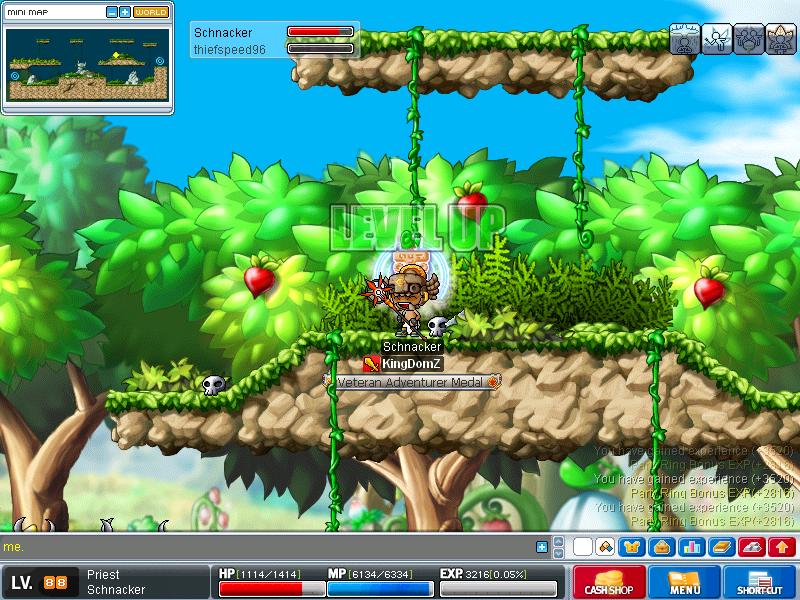800x600 pixels.
Task: Click the two-figure party buff icon
Action: (x=749, y=39)
